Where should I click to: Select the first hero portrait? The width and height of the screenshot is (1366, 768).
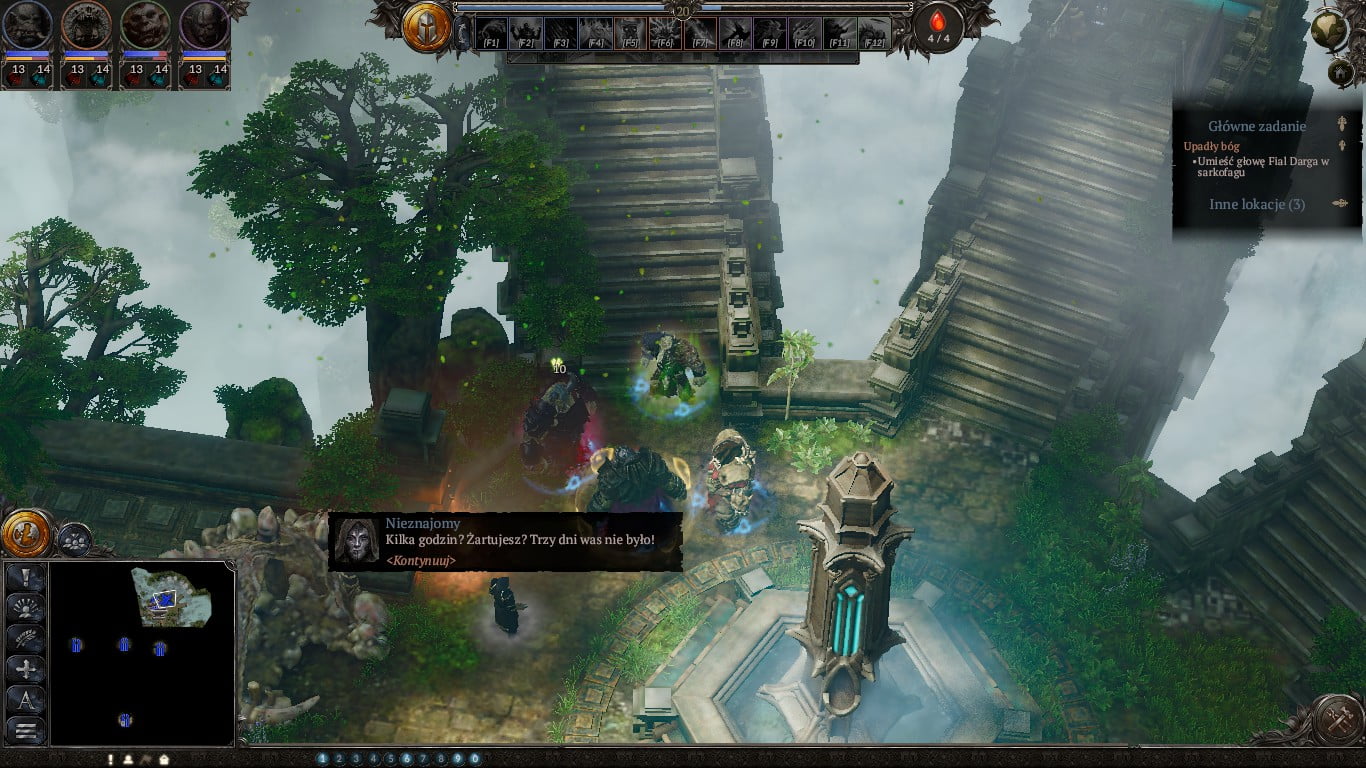pyautogui.click(x=27, y=26)
